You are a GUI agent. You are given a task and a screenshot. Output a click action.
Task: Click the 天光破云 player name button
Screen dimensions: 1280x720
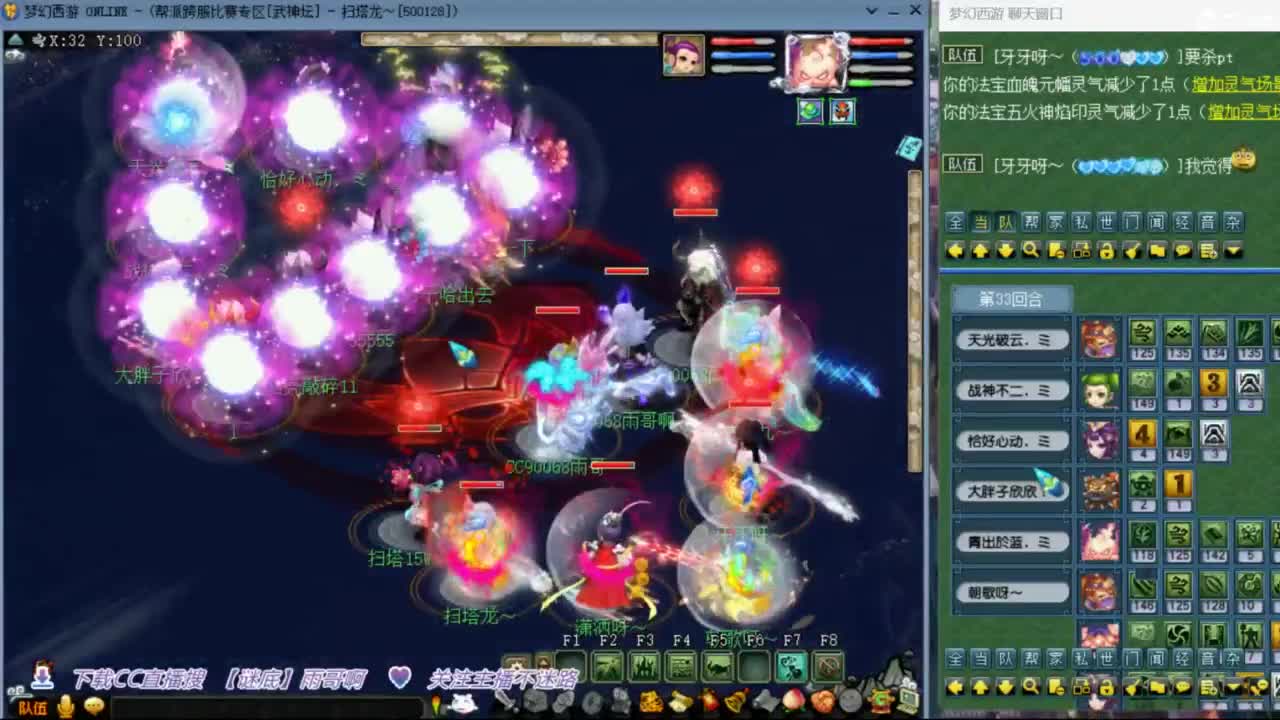click(x=1012, y=338)
